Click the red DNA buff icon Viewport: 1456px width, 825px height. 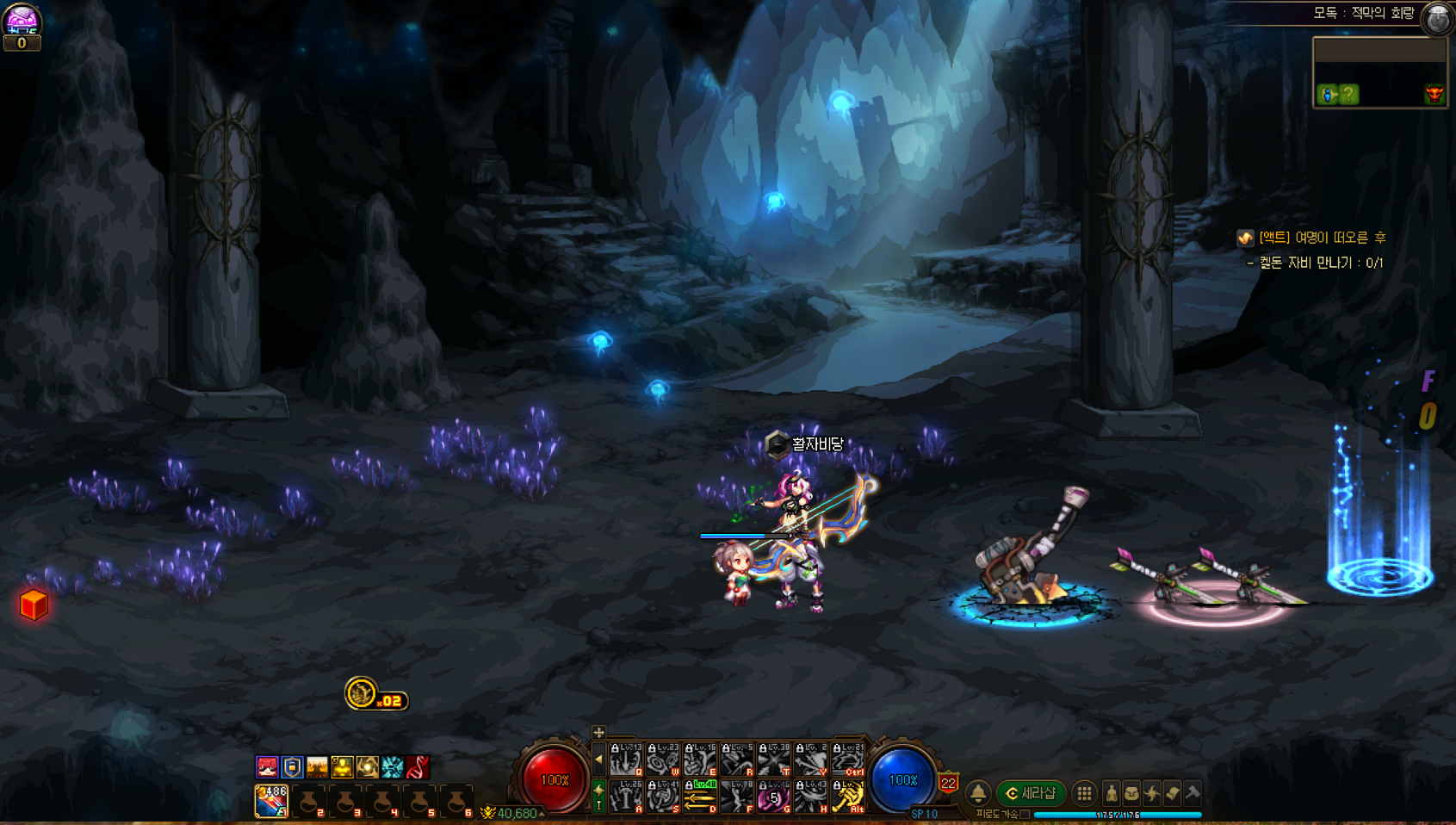pyautogui.click(x=418, y=766)
